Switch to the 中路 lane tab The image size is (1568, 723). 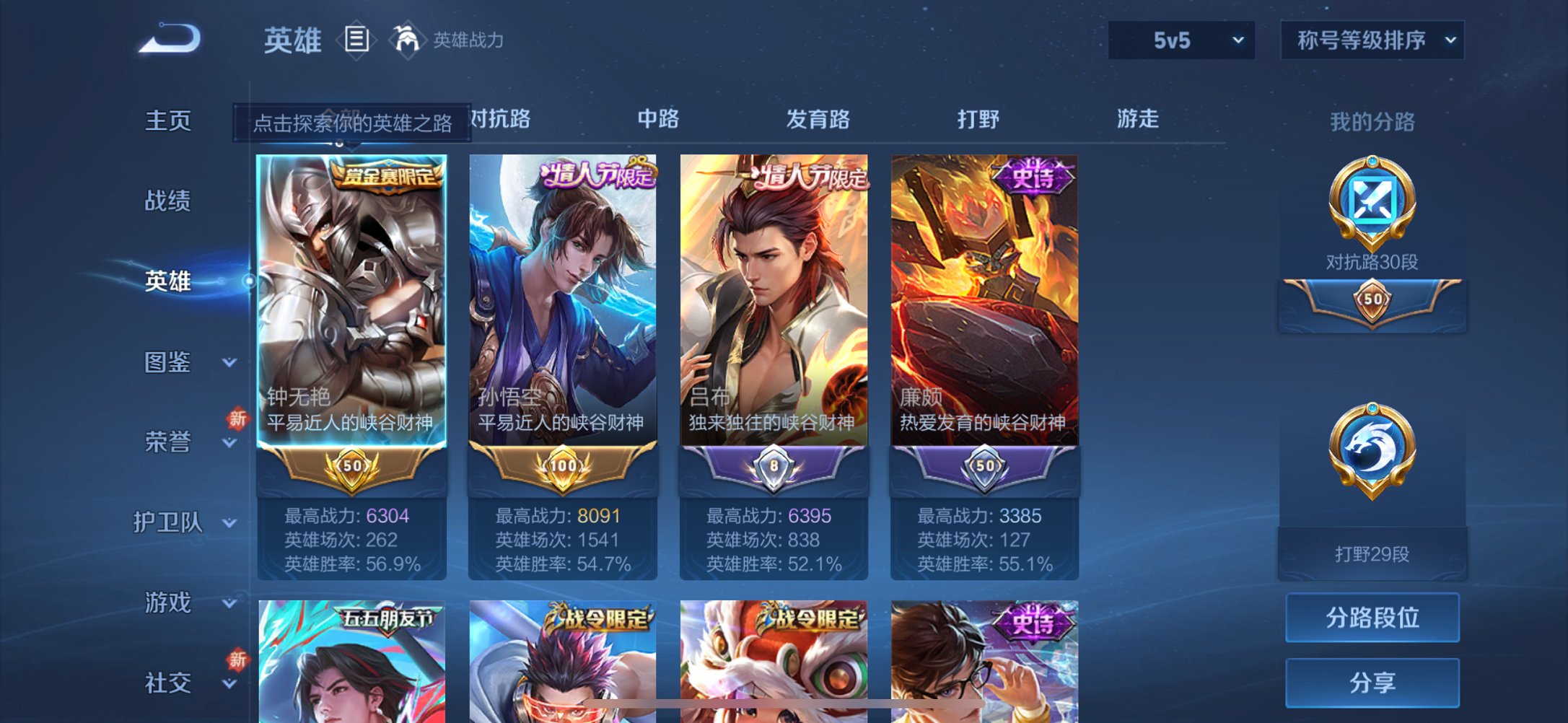click(x=657, y=120)
